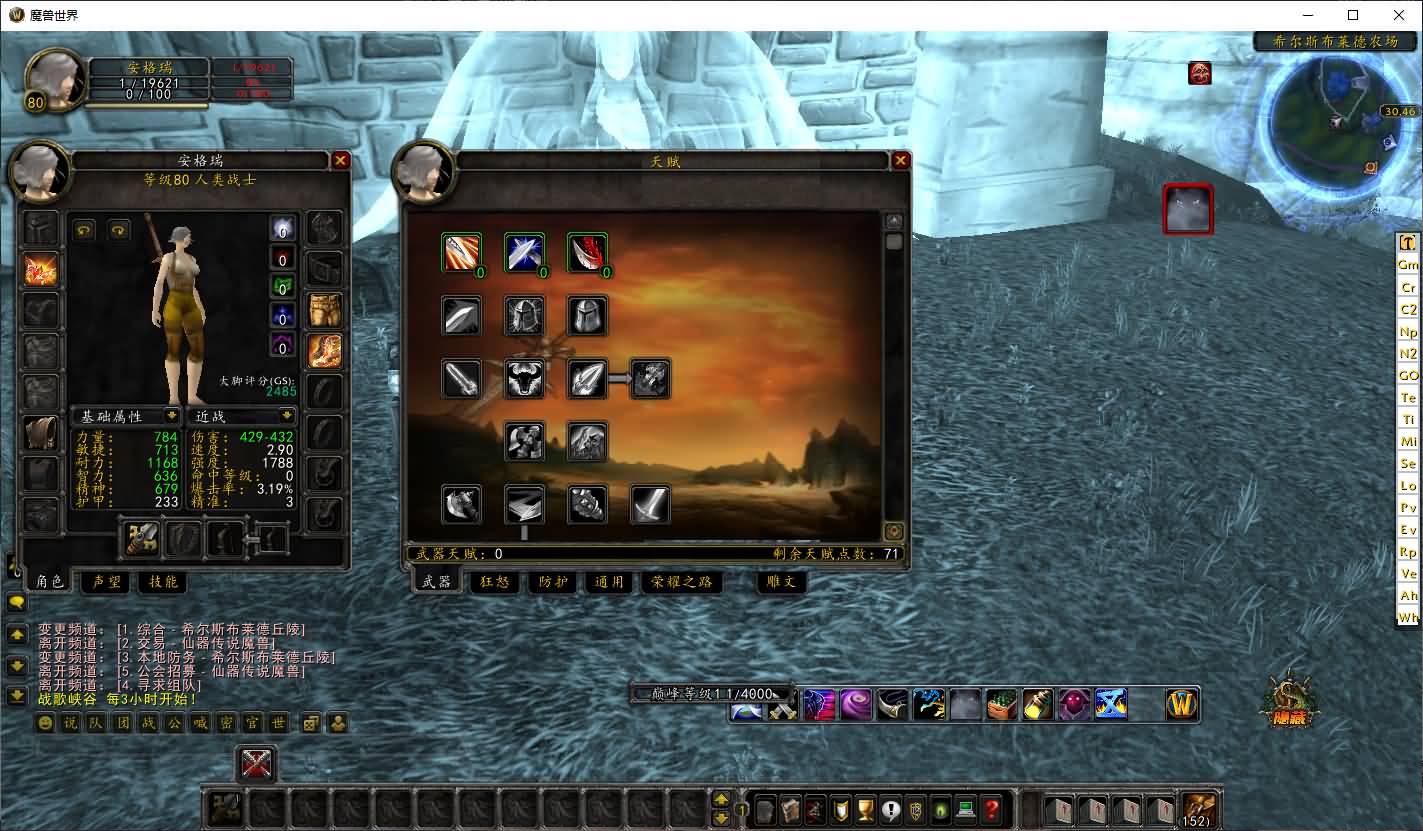Show the 荣耀之路 tab

click(681, 582)
